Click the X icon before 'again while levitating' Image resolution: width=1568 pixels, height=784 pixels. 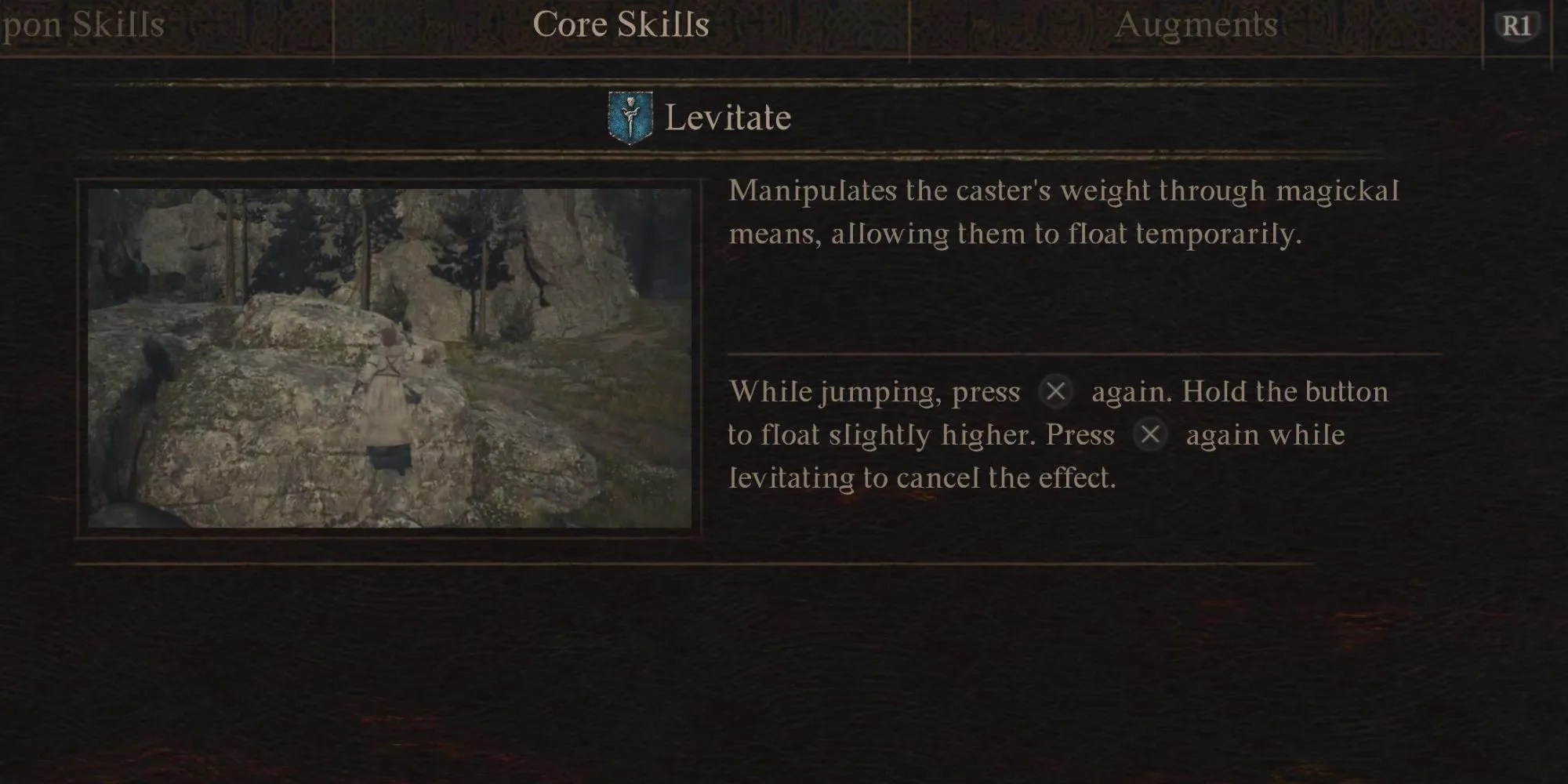(x=1151, y=435)
